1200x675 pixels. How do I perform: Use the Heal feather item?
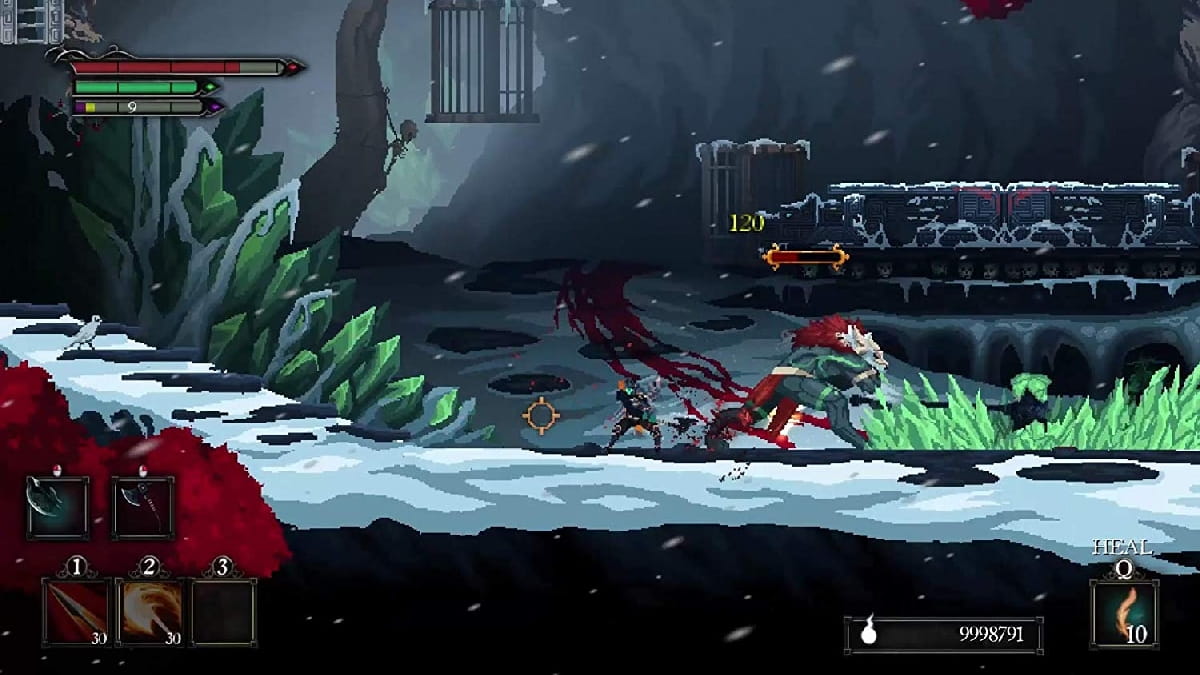1125,613
